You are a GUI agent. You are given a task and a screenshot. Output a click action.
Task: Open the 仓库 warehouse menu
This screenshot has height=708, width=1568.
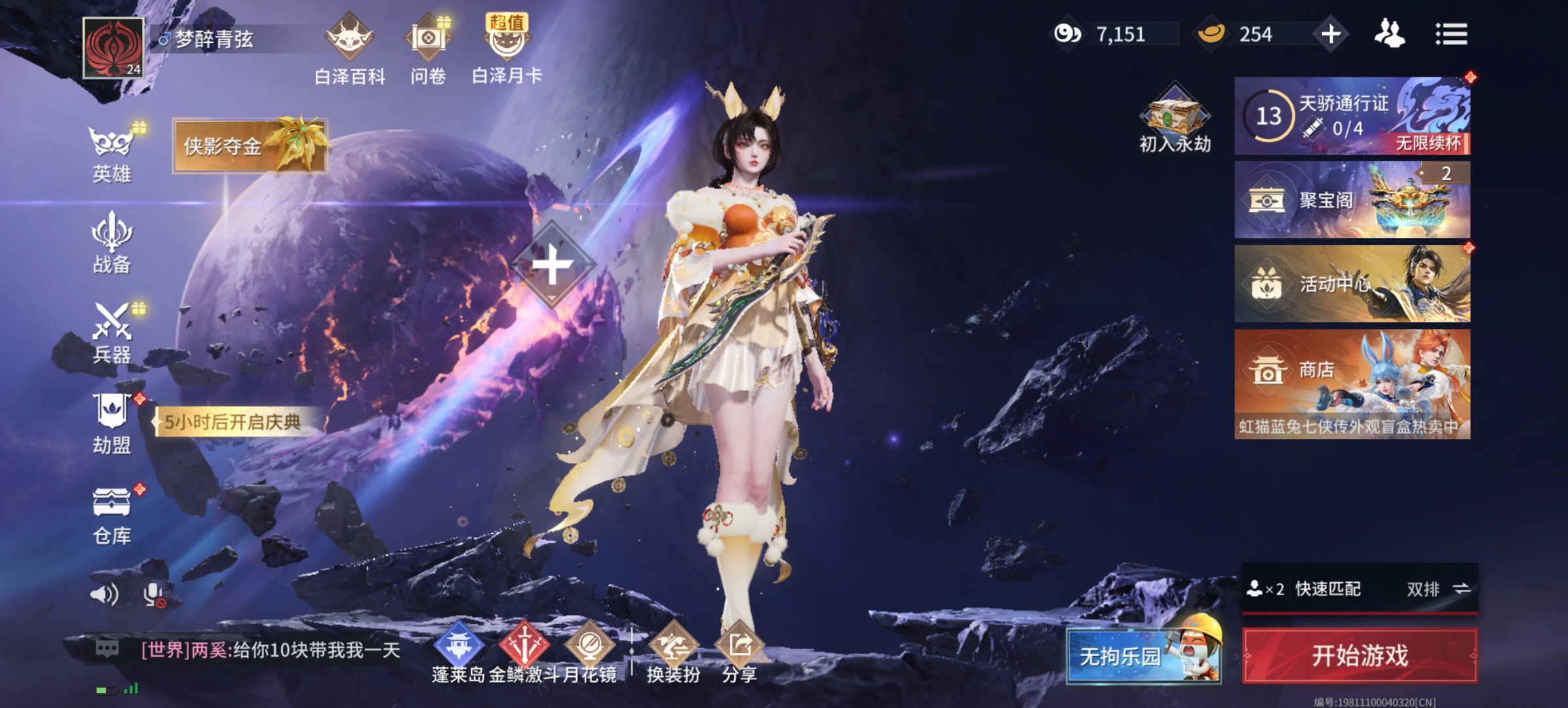(x=112, y=515)
